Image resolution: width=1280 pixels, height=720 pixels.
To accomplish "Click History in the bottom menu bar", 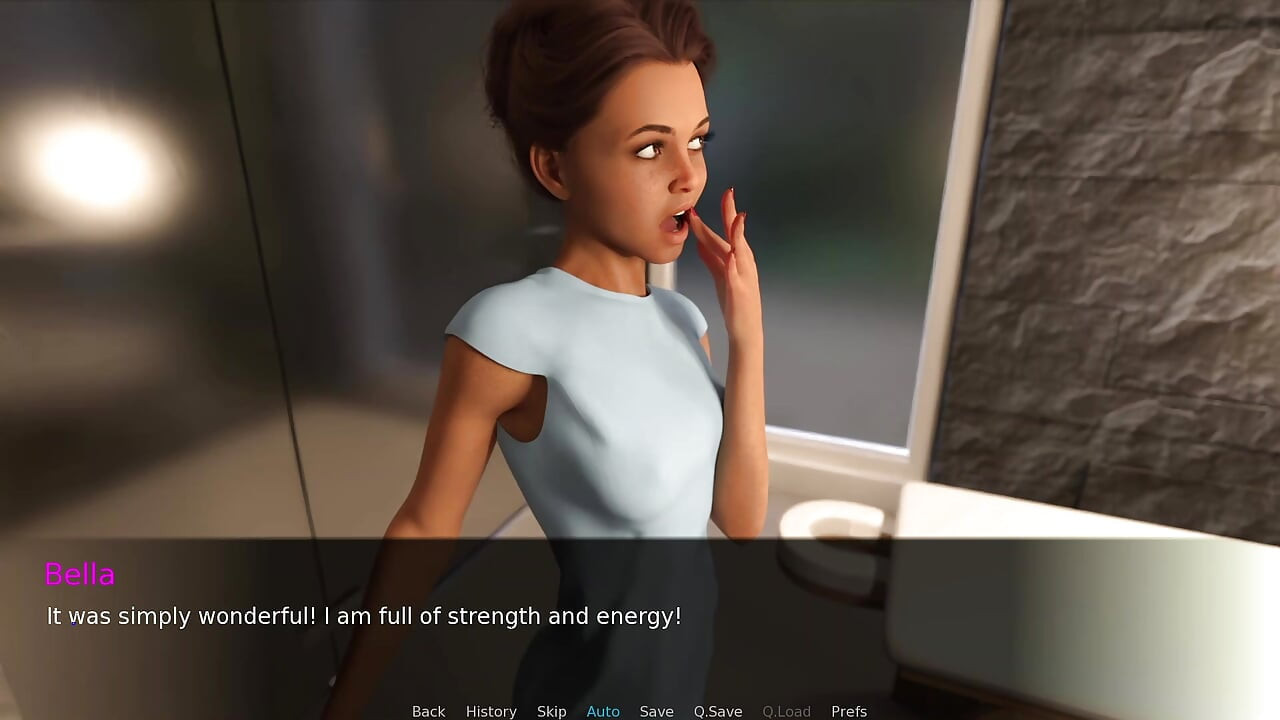I will 491,710.
